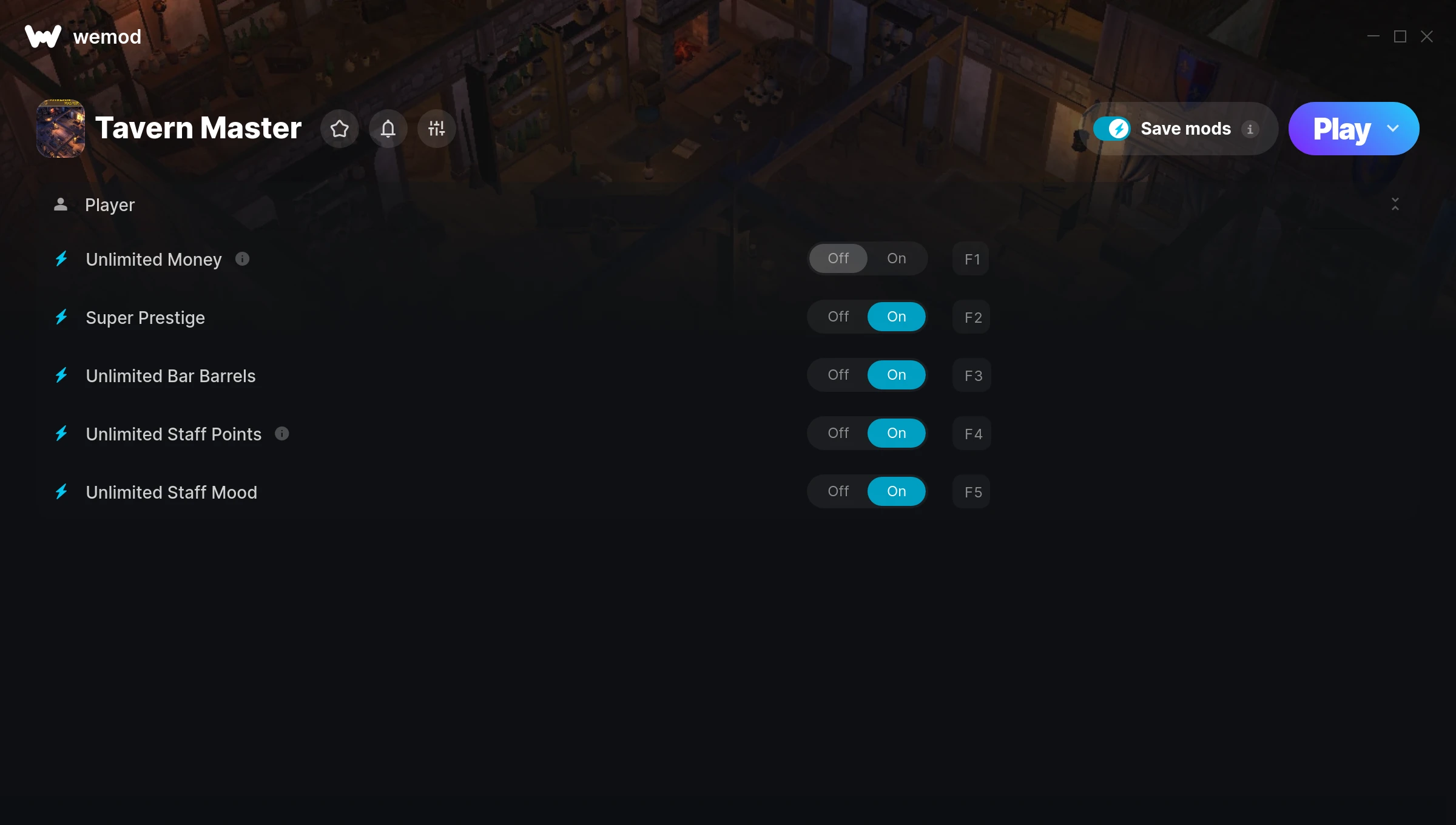Click the Player section person icon

point(61,204)
